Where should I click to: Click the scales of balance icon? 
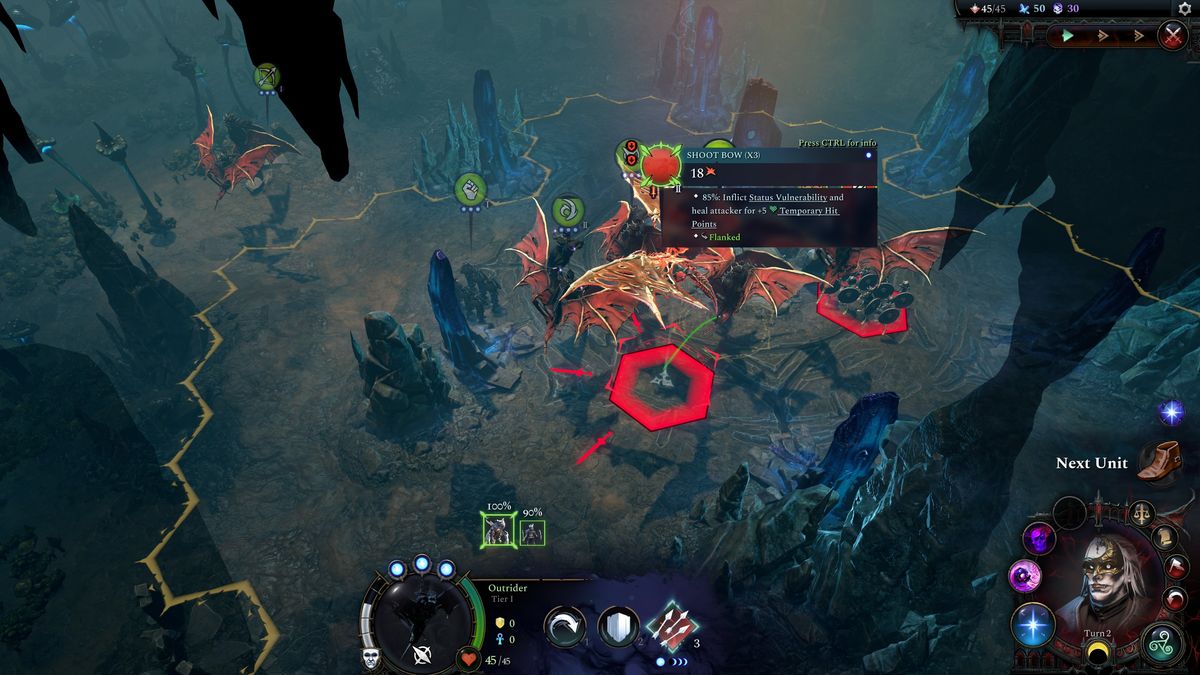pyautogui.click(x=1142, y=515)
